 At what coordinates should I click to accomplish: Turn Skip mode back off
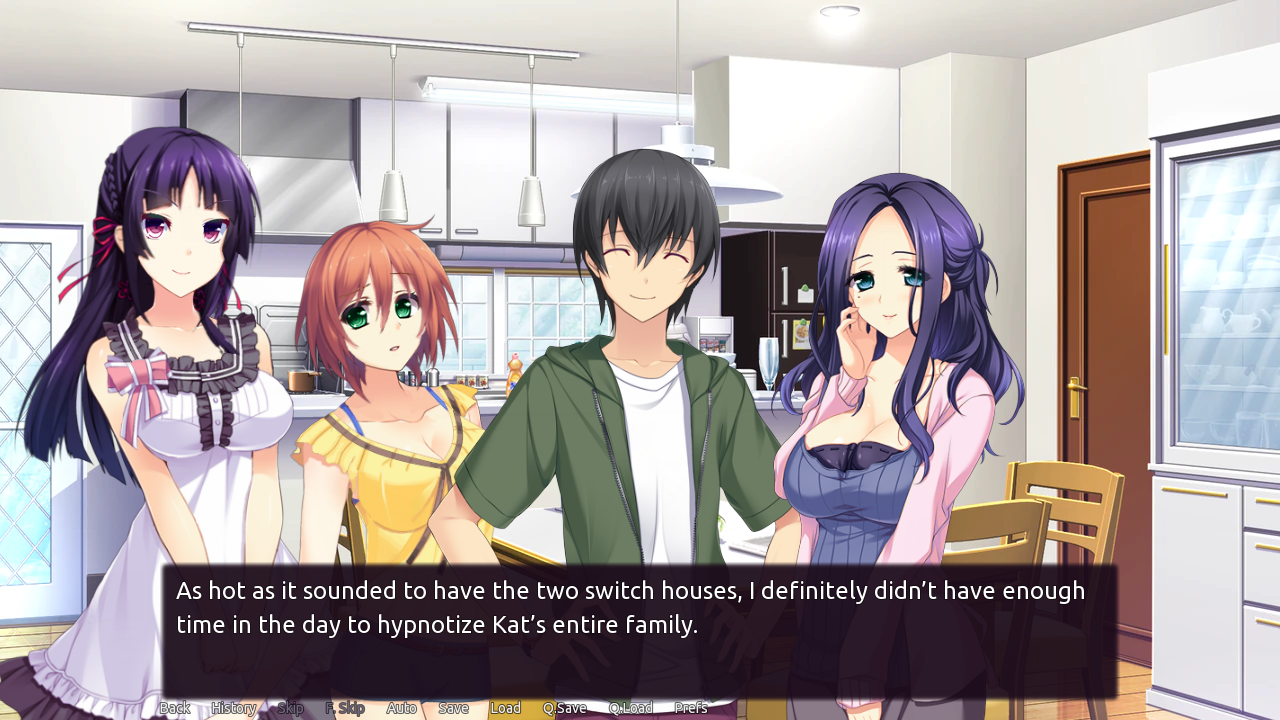[x=290, y=707]
